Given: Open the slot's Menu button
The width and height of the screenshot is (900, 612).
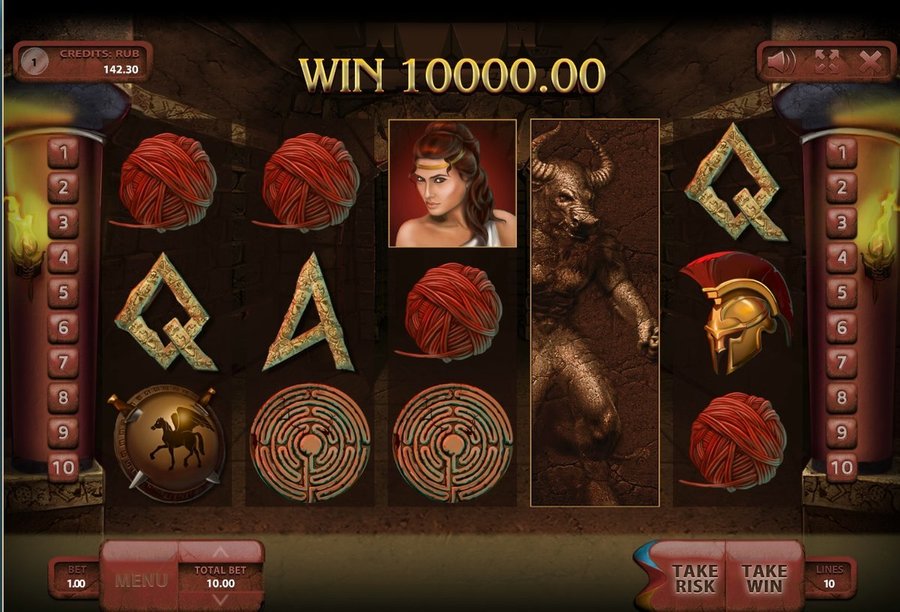Looking at the screenshot, I should [140, 578].
